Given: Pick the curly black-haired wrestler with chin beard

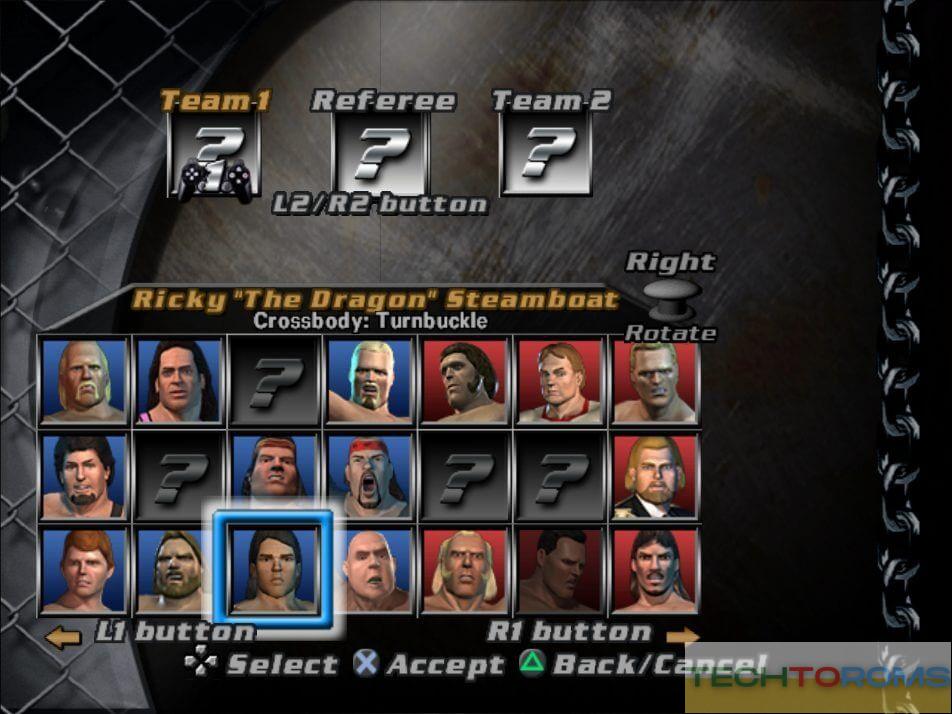Looking at the screenshot, I should 85,476.
